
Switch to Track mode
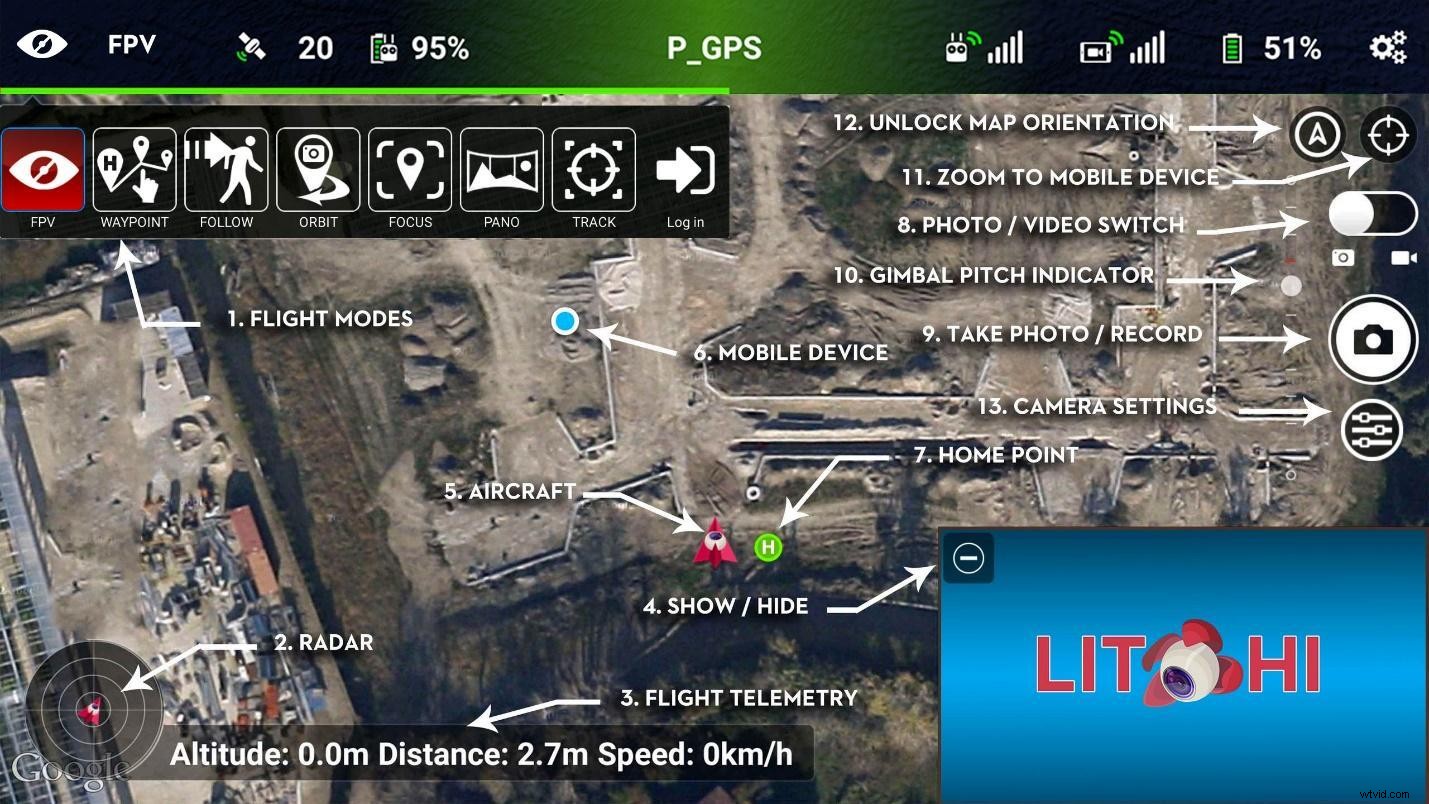pos(593,170)
